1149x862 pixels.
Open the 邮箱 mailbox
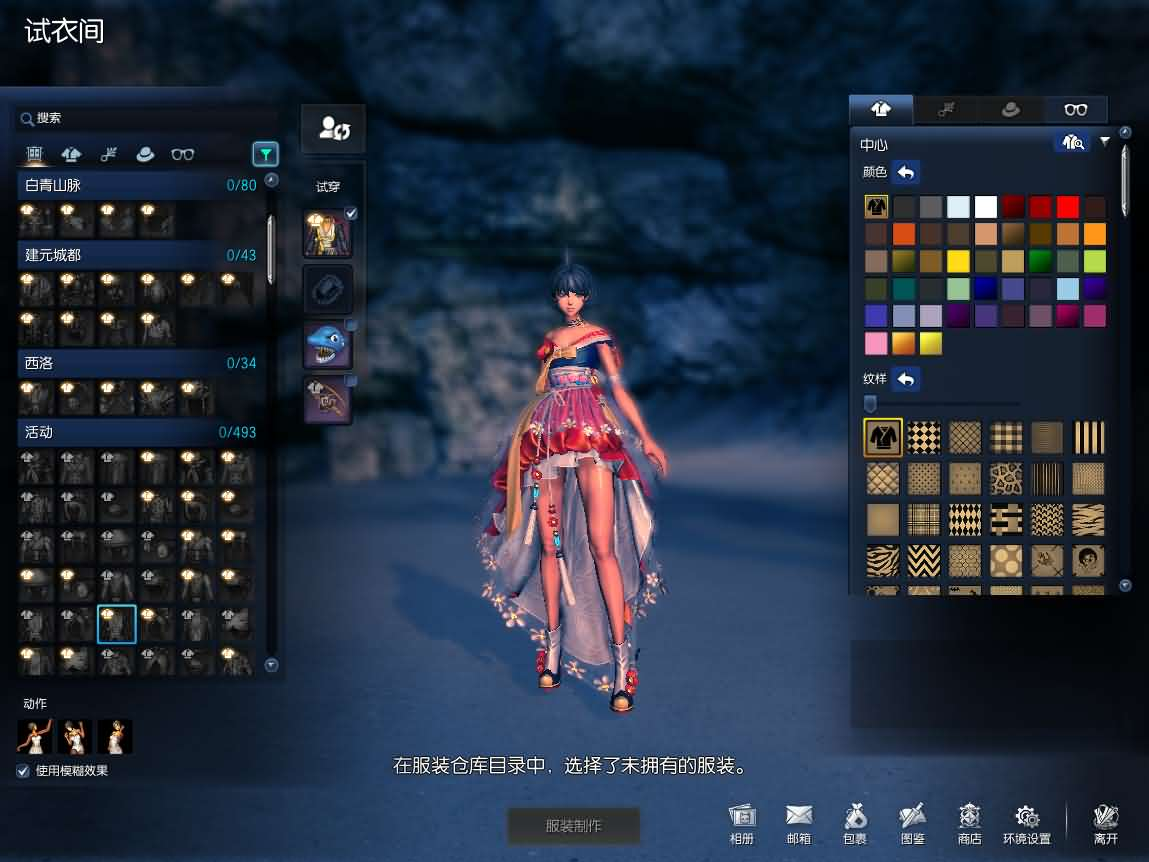tap(799, 824)
